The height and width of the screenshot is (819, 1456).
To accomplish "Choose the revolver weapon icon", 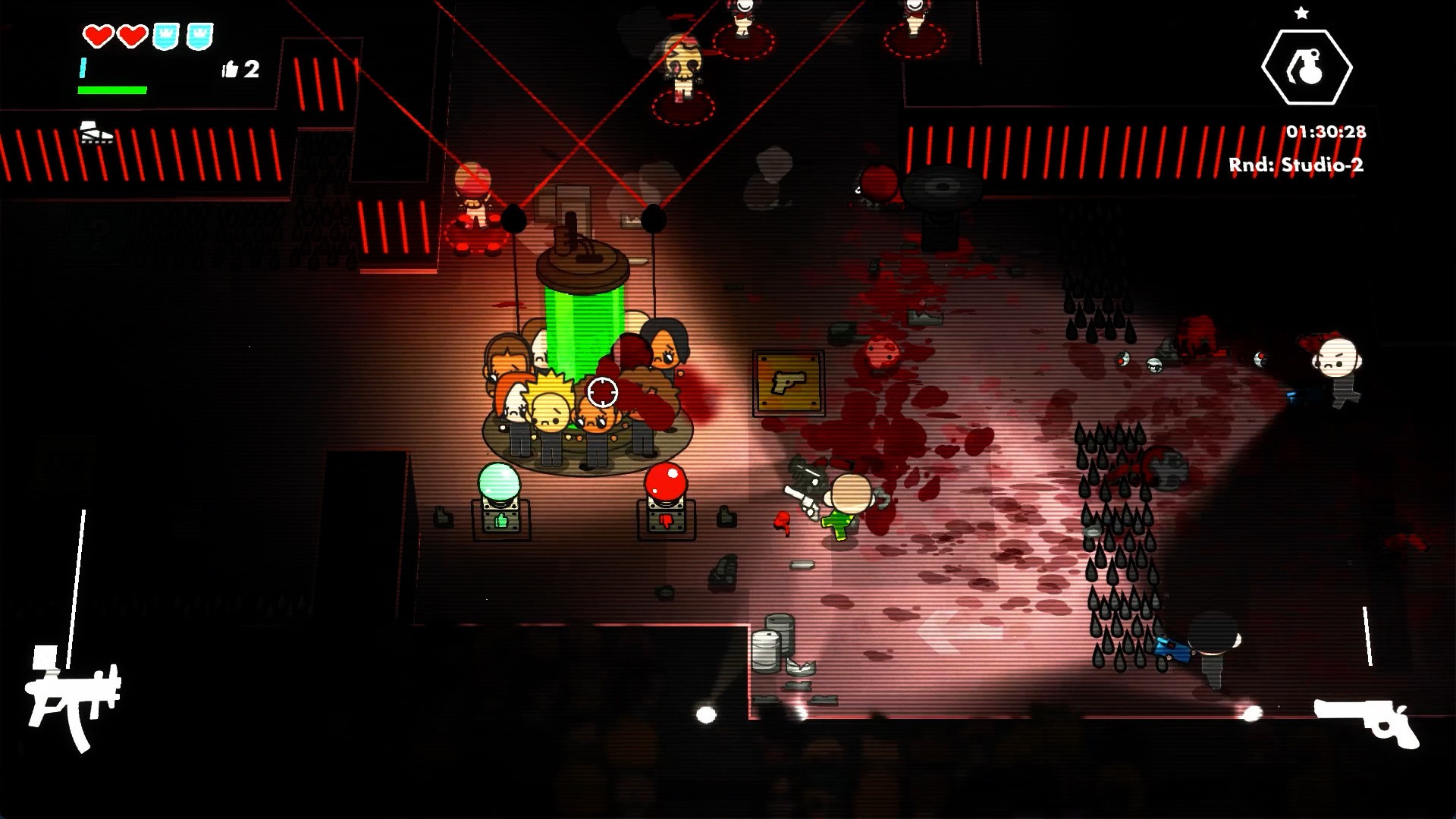I will click(x=1367, y=721).
